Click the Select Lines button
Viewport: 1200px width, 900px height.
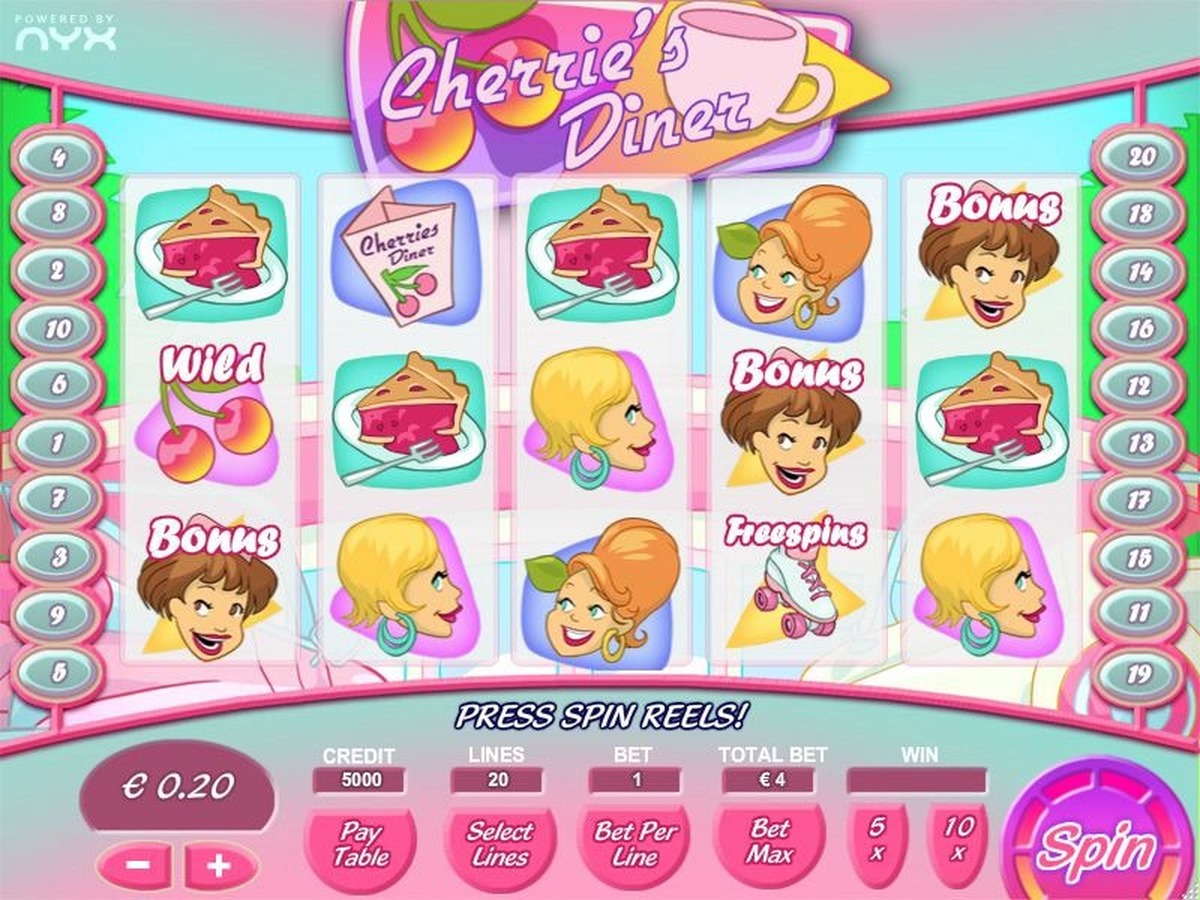(x=499, y=843)
